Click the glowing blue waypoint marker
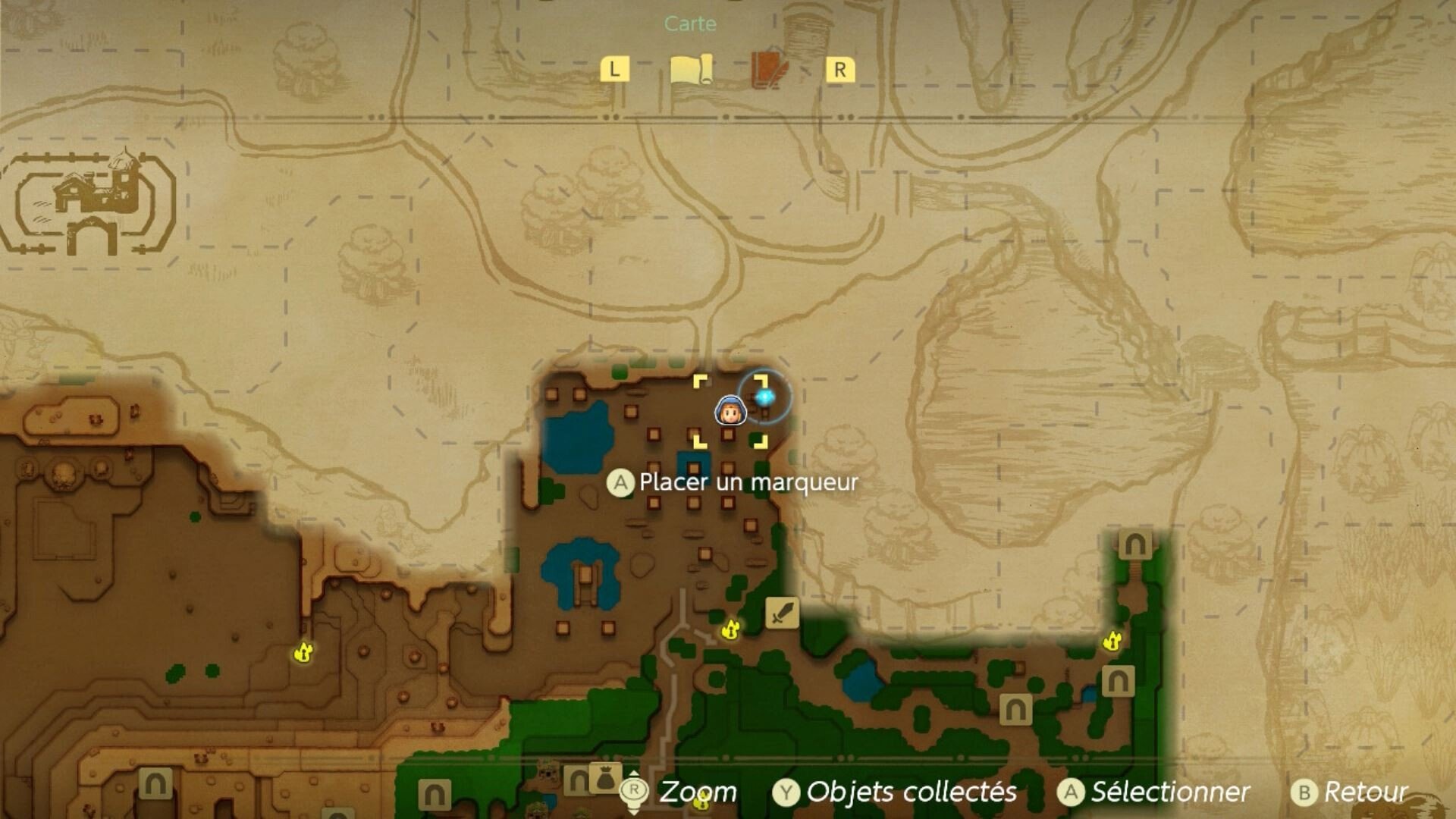Viewport: 1456px width, 819px height. (x=764, y=396)
